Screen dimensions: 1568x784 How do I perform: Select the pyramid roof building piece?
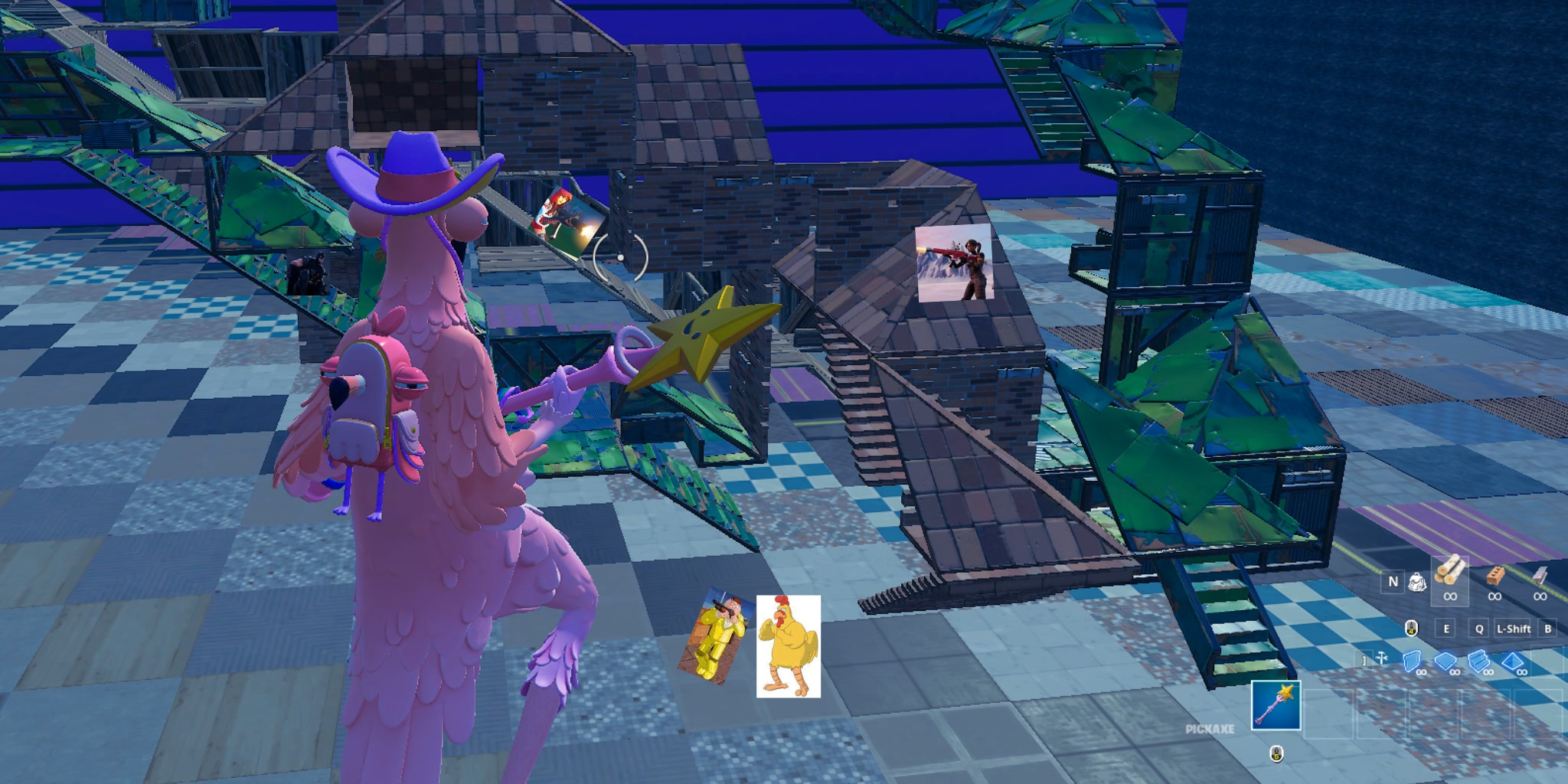coord(1512,661)
